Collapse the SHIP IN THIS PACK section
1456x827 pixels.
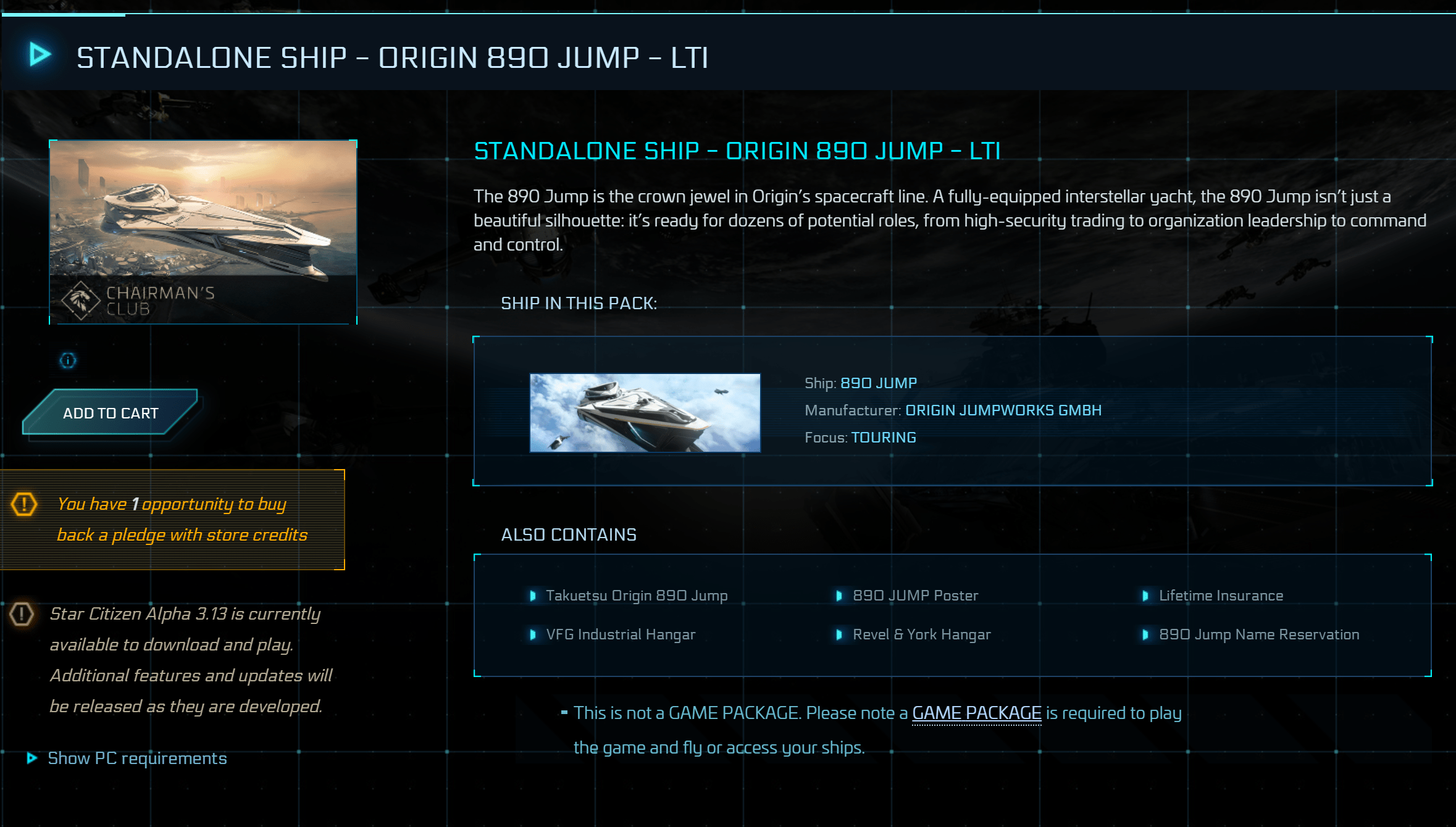point(579,302)
